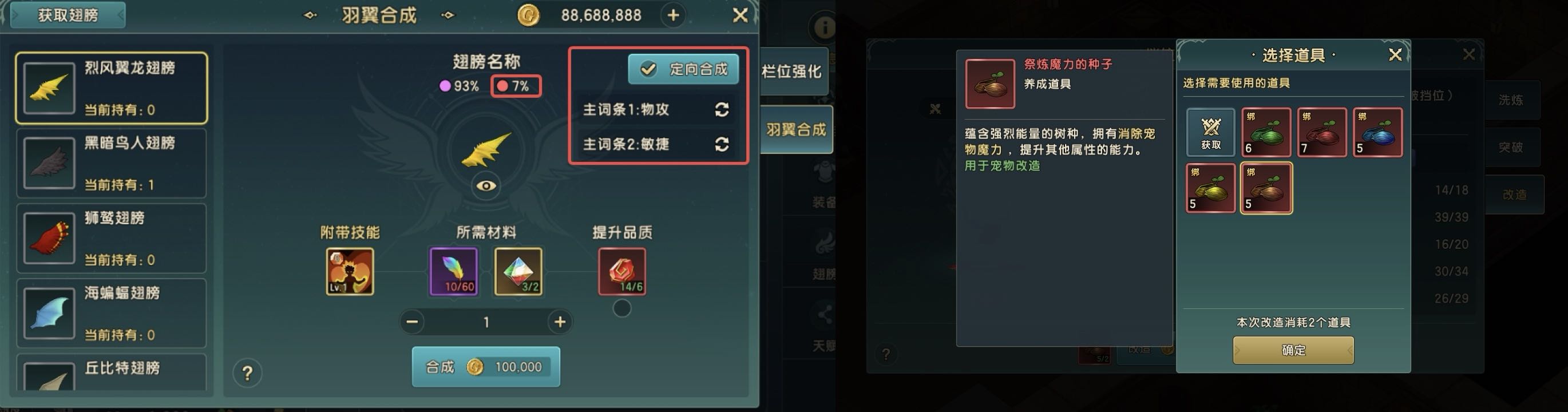1568x412 pixels.
Task: Switch to the 栏位强化 tab
Action: [x=794, y=71]
